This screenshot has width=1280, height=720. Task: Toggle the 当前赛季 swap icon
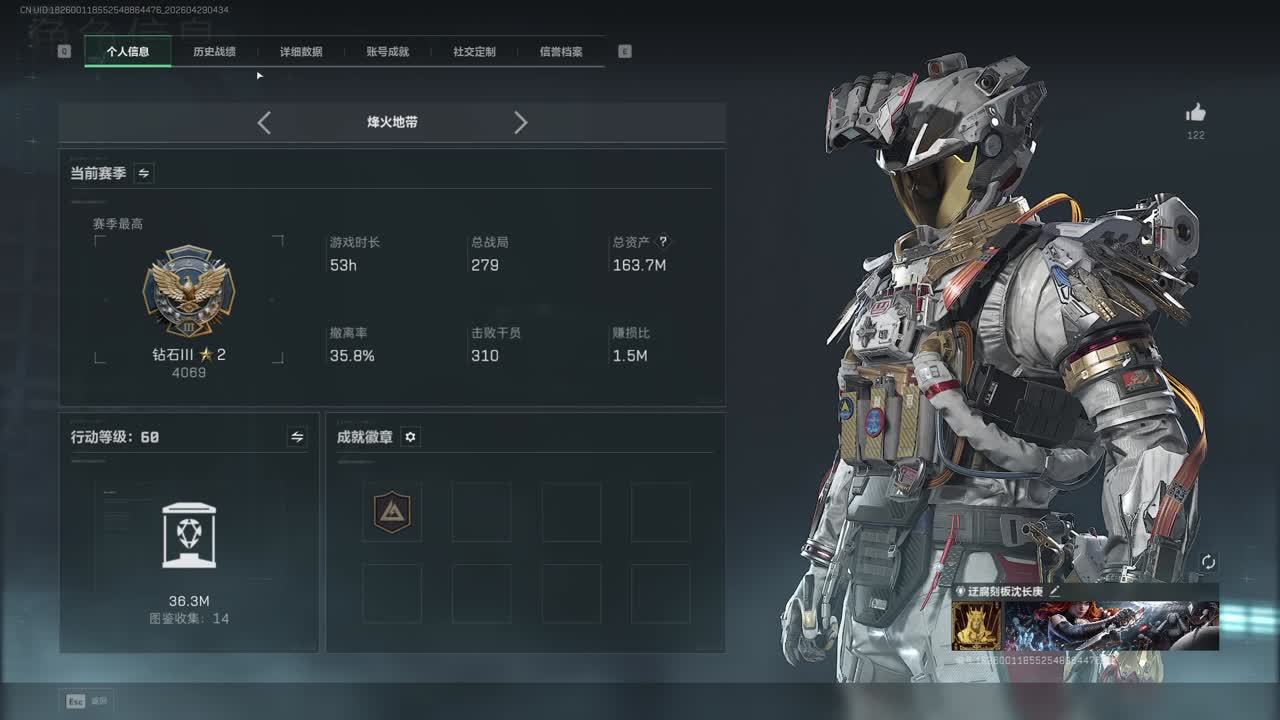(144, 173)
